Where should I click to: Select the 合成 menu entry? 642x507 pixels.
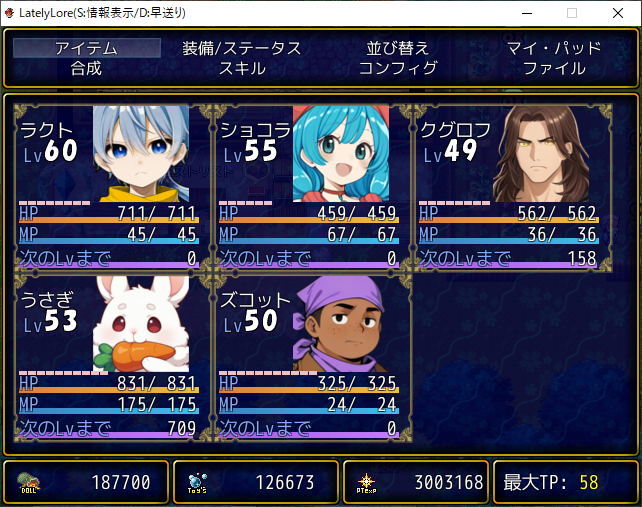click(87, 68)
